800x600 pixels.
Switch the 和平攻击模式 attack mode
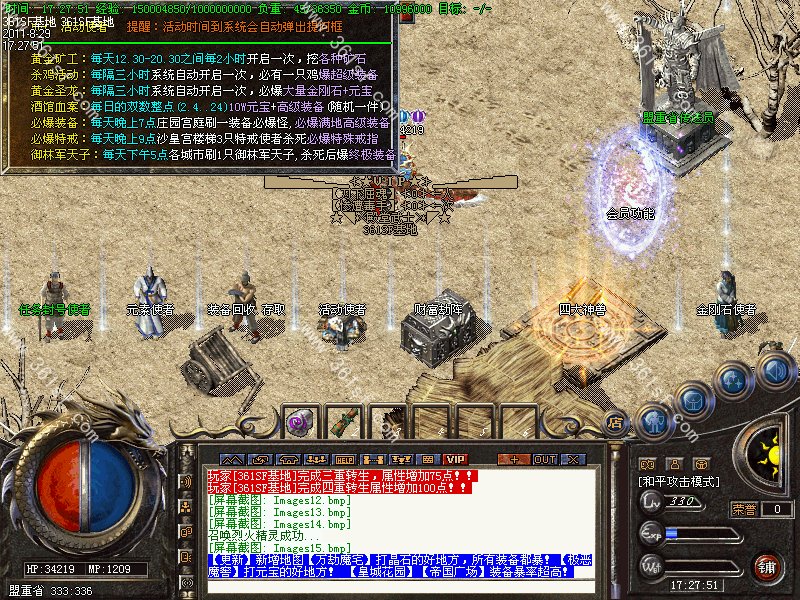(680, 482)
